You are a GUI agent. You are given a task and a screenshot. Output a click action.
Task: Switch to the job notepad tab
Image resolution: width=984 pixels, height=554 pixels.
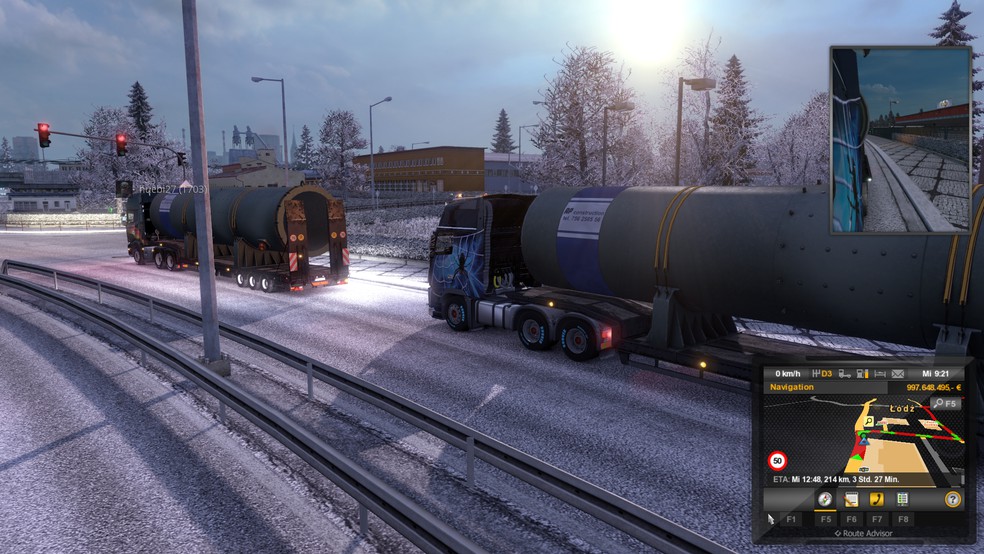pyautogui.click(x=851, y=499)
